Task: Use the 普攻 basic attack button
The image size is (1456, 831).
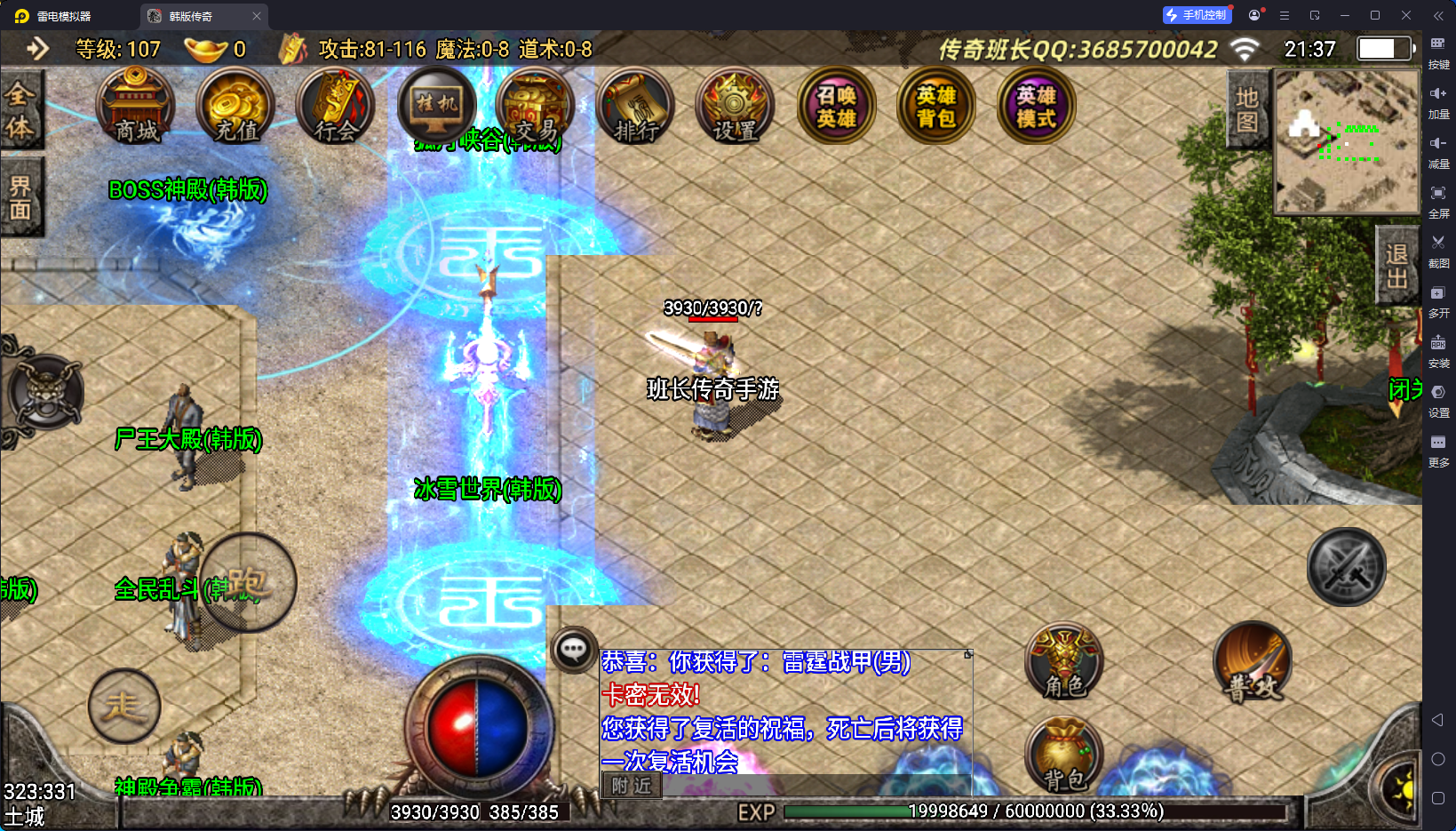Action: click(x=1253, y=663)
